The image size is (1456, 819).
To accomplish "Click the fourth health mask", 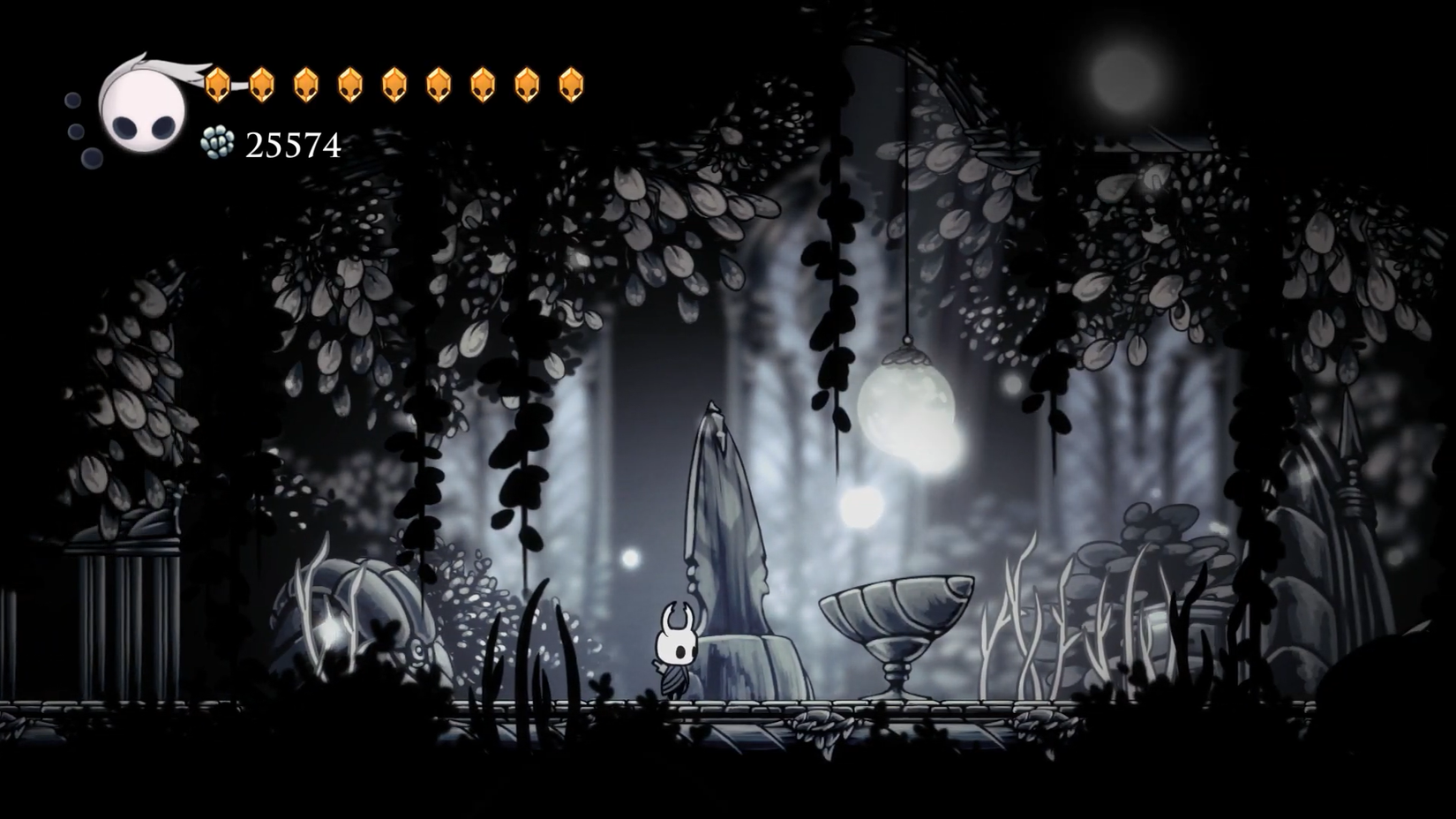I will point(350,84).
